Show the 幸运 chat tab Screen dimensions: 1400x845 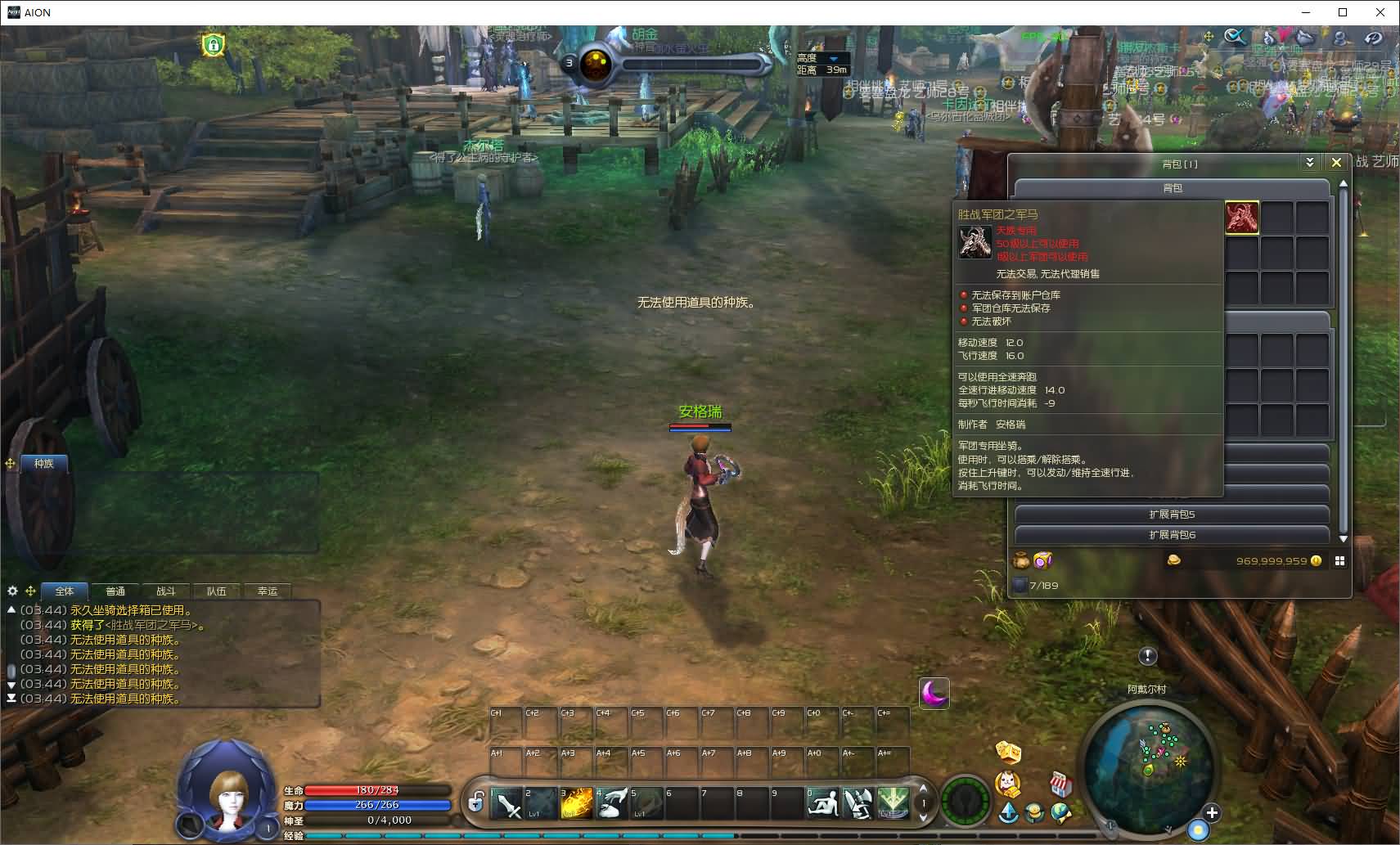pyautogui.click(x=268, y=591)
